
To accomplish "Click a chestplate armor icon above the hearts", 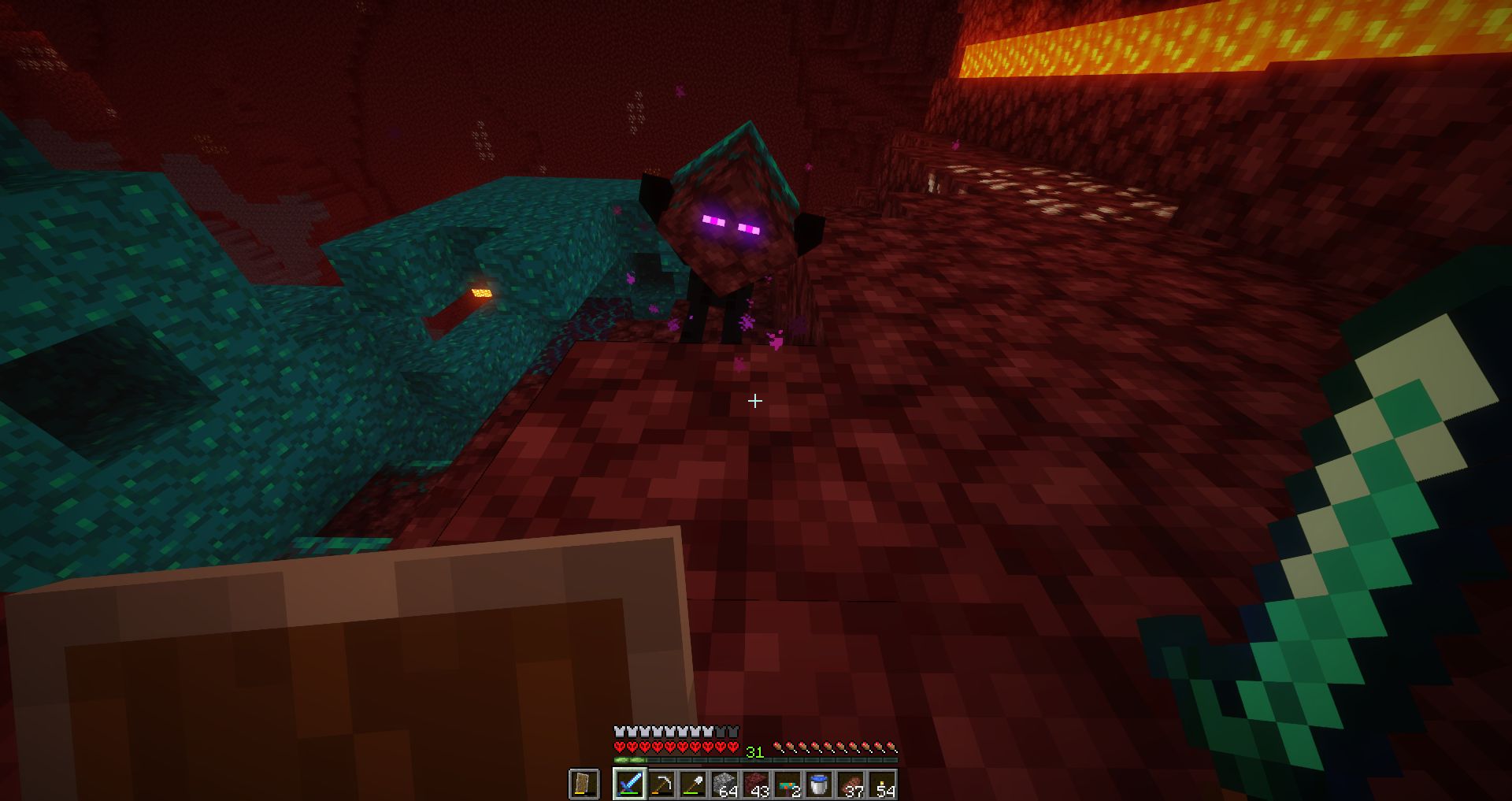I will (x=619, y=731).
